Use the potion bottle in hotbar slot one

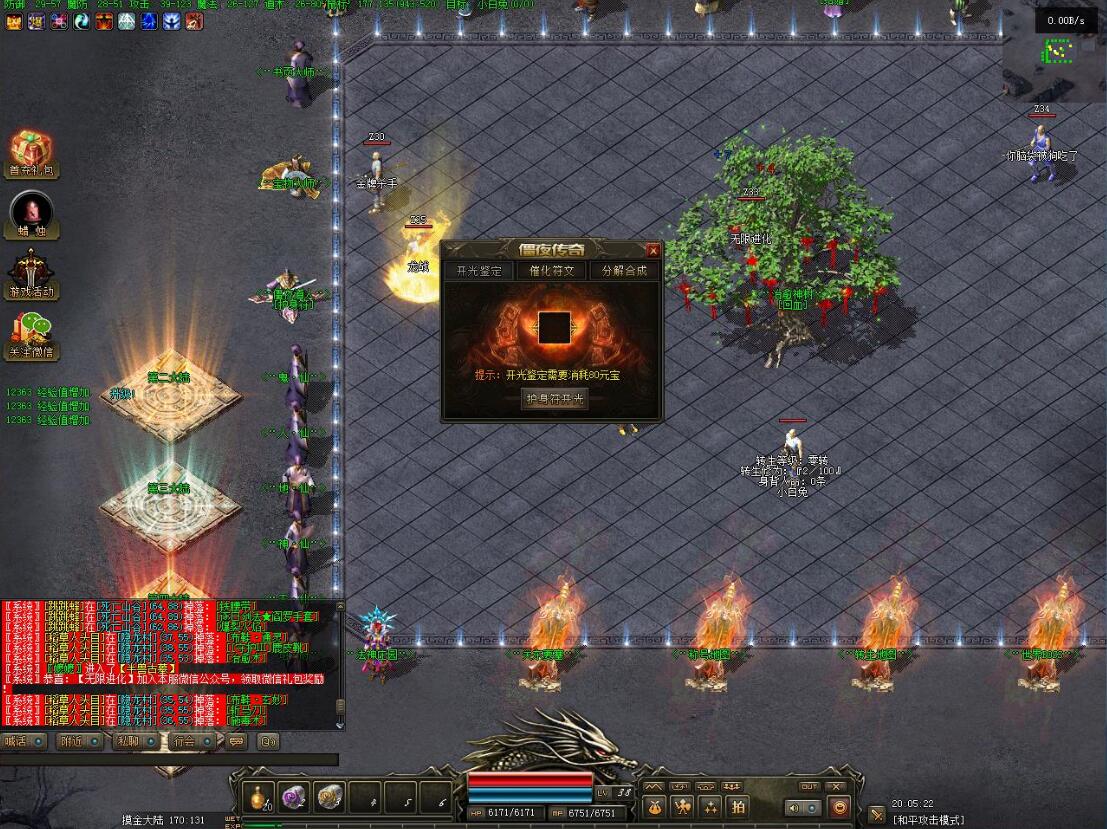pos(258,797)
